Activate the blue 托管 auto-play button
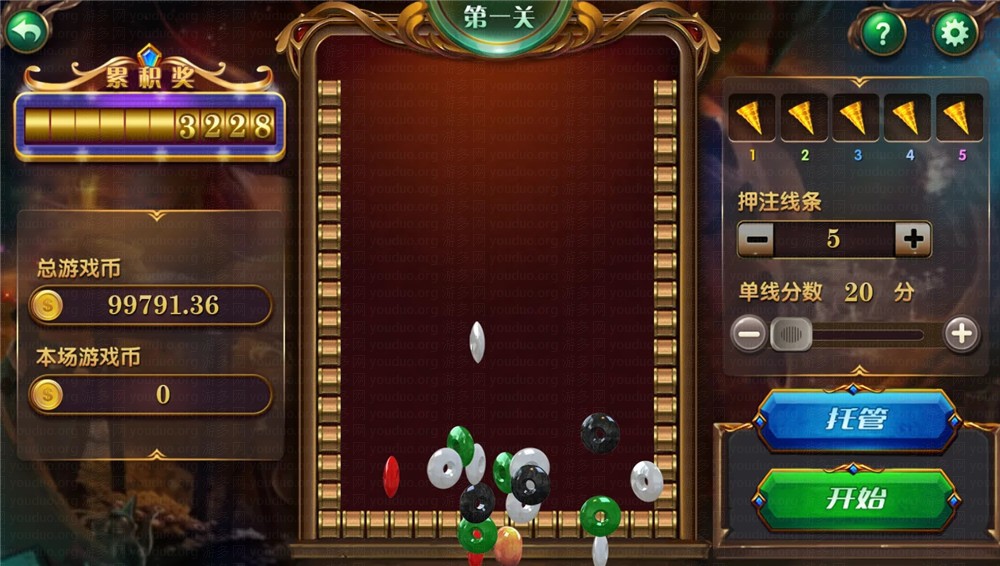1000x566 pixels. [x=856, y=419]
